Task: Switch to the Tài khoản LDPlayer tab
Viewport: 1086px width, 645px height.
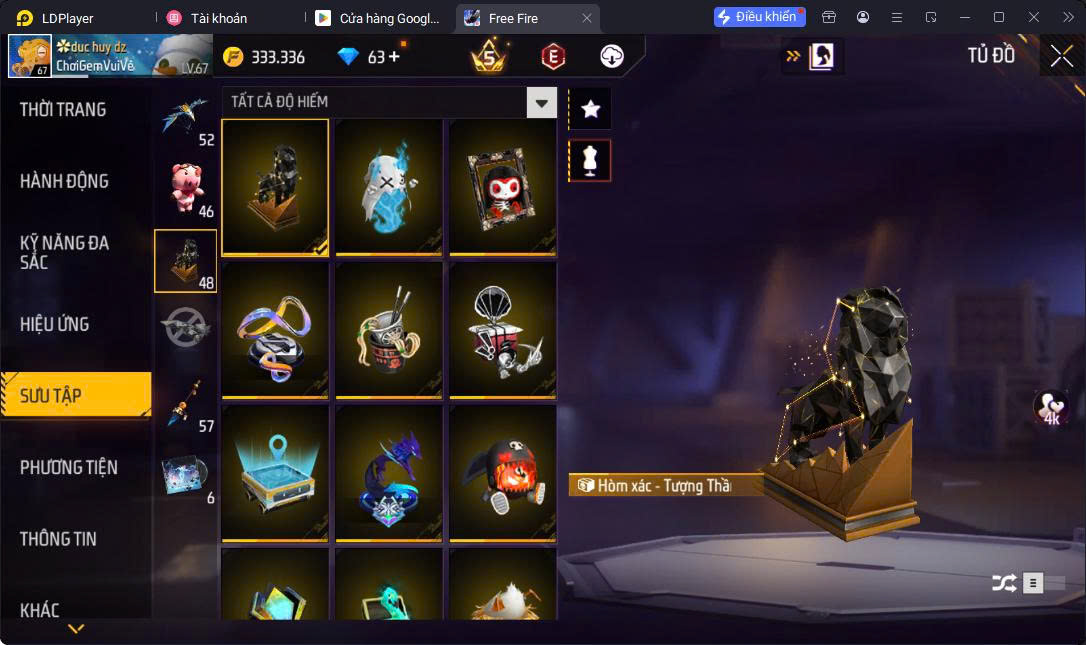Action: pyautogui.click(x=219, y=18)
